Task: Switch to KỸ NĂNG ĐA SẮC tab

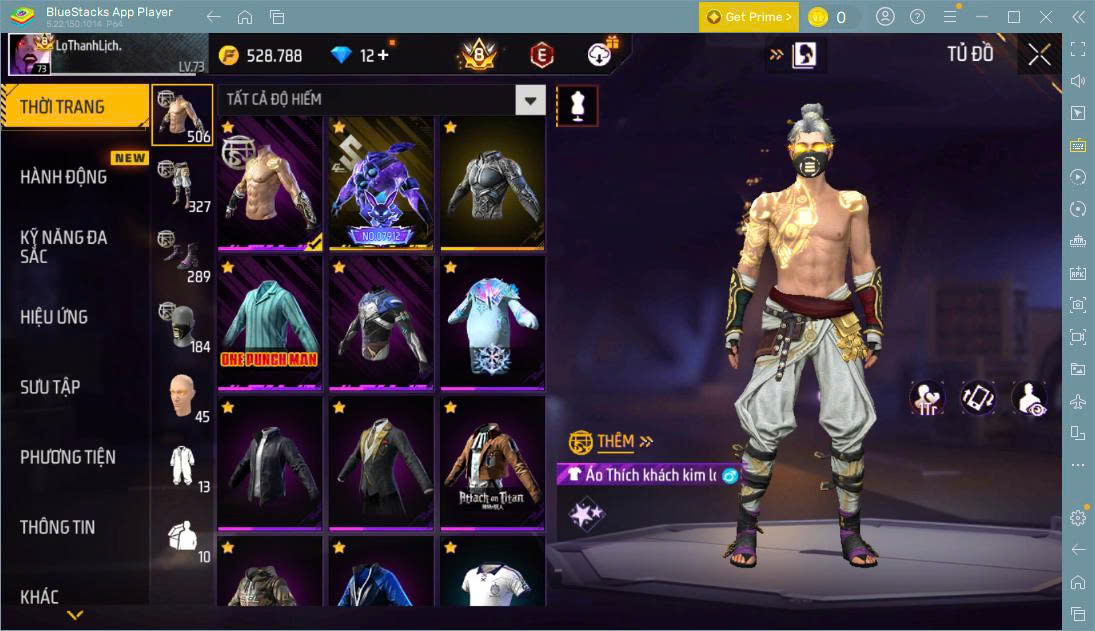Action: click(x=64, y=247)
